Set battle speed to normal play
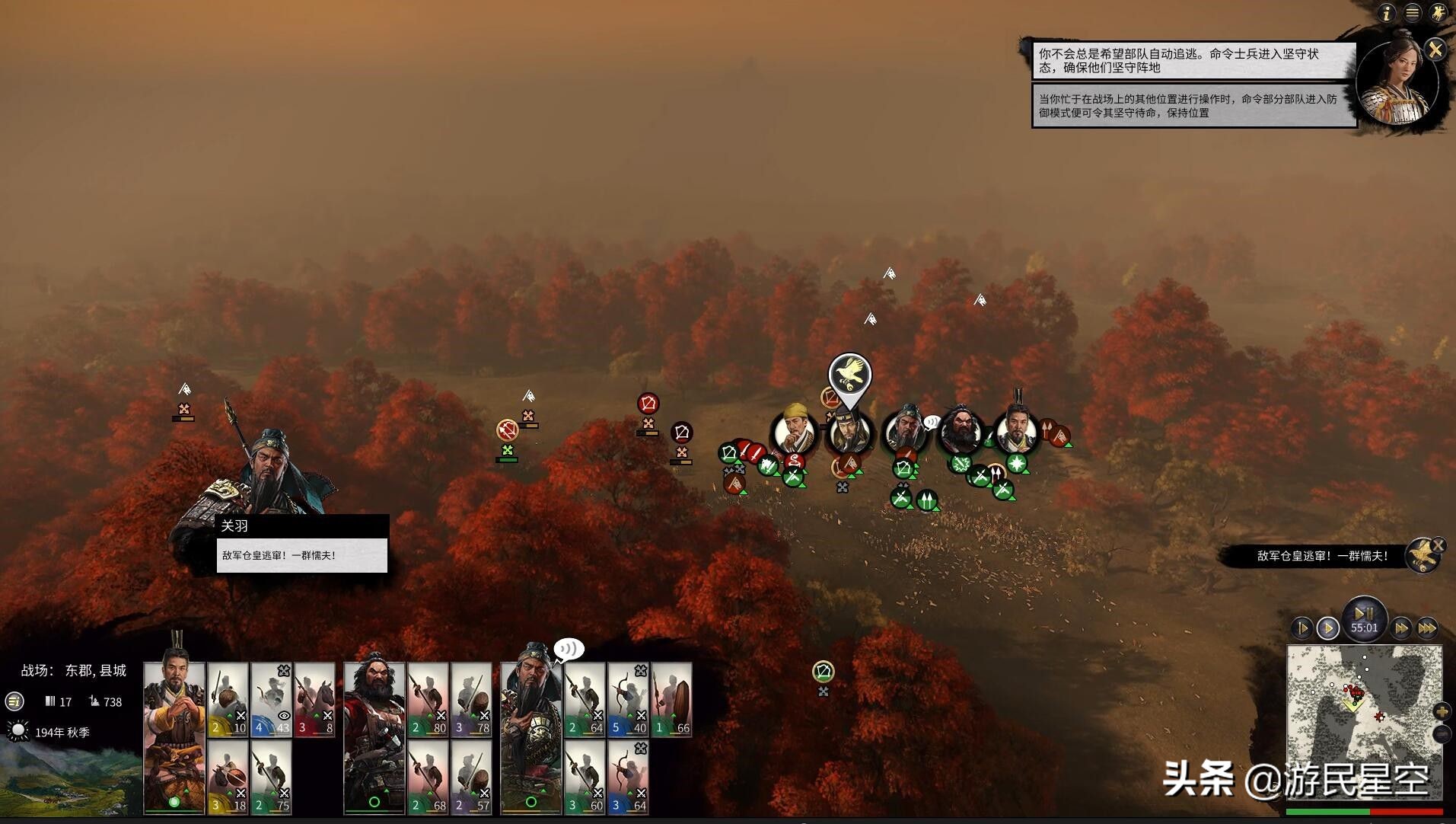The width and height of the screenshot is (1456, 824). tap(1328, 628)
